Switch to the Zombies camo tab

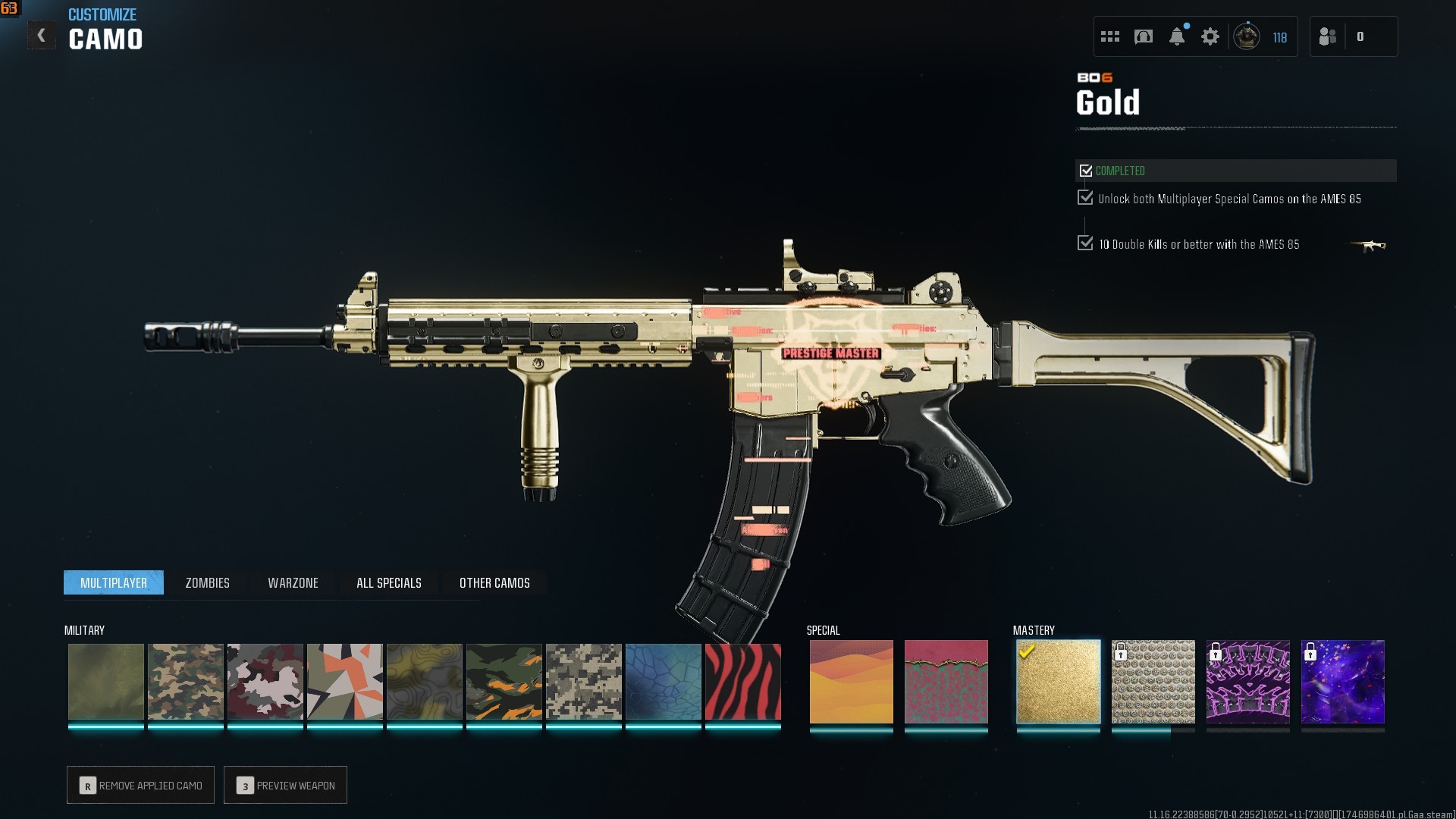[207, 582]
